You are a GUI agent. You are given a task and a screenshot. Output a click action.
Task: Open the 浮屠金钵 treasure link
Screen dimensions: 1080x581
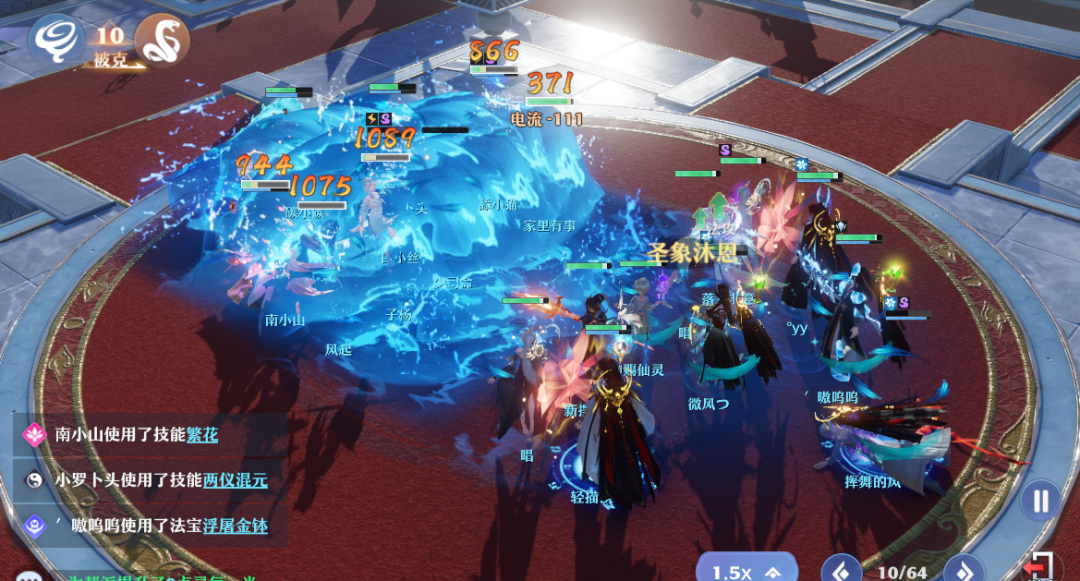pos(235,525)
